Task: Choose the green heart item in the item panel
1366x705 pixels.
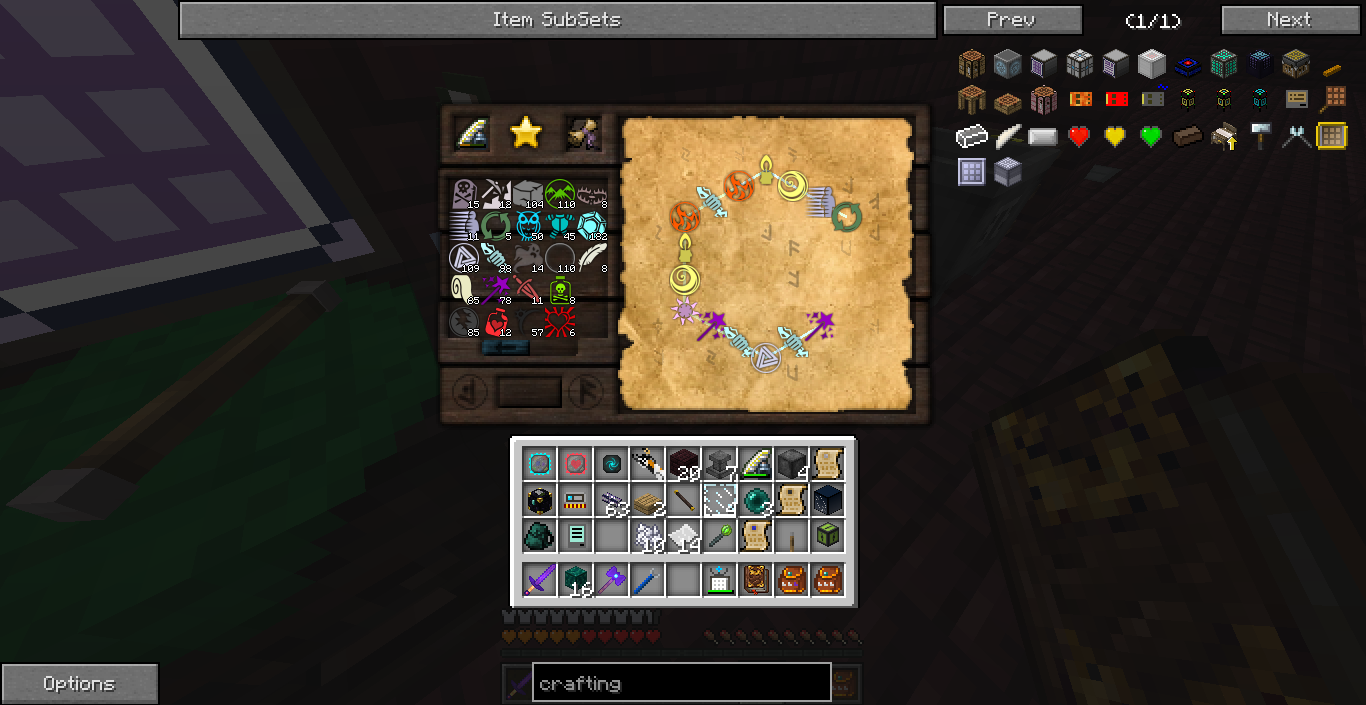Action: 1151,136
